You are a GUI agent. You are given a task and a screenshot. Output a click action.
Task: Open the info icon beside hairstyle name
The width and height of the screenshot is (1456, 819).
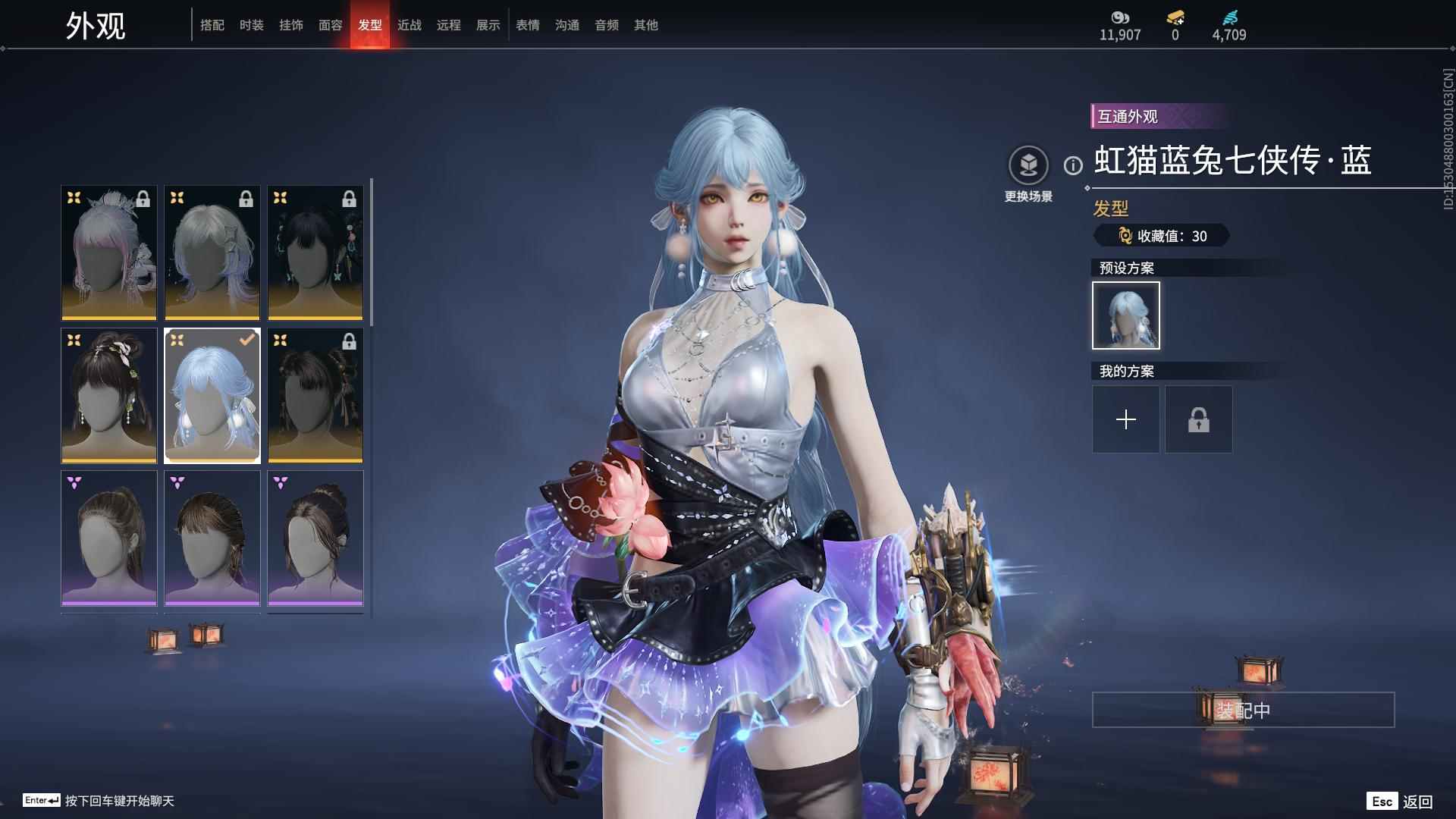(x=1073, y=165)
